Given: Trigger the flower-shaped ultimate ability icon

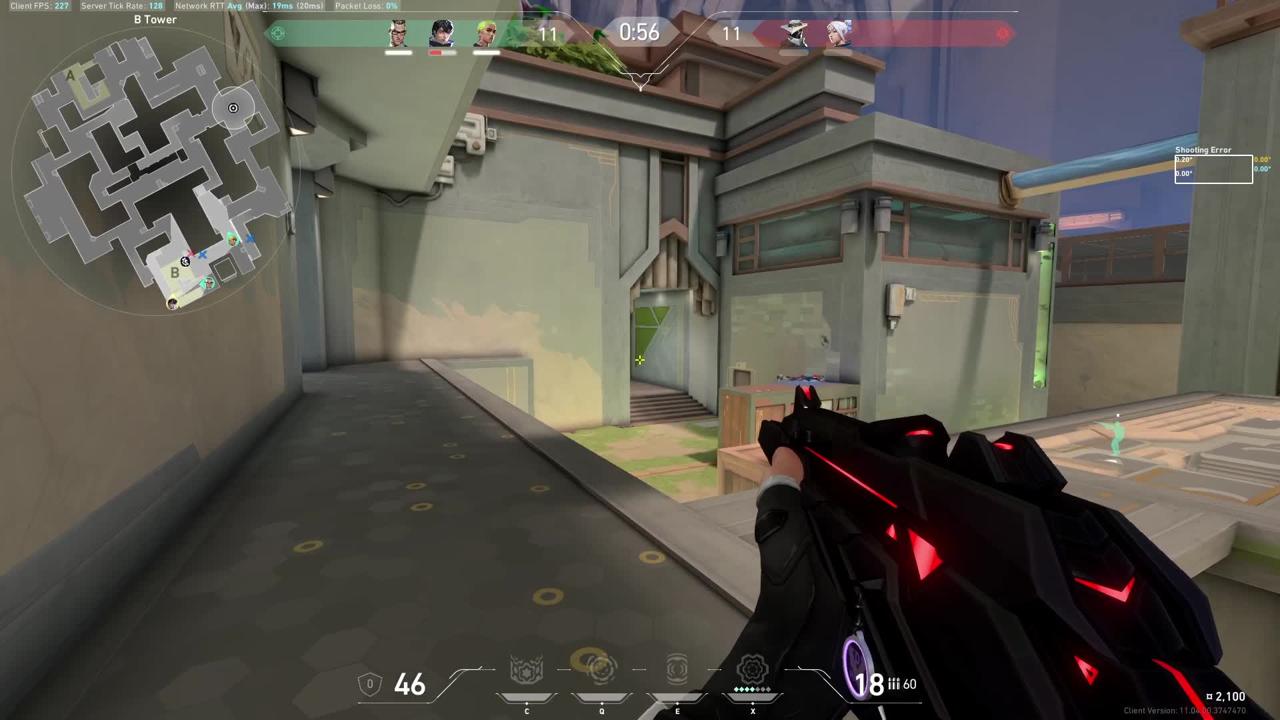Looking at the screenshot, I should pos(752,668).
